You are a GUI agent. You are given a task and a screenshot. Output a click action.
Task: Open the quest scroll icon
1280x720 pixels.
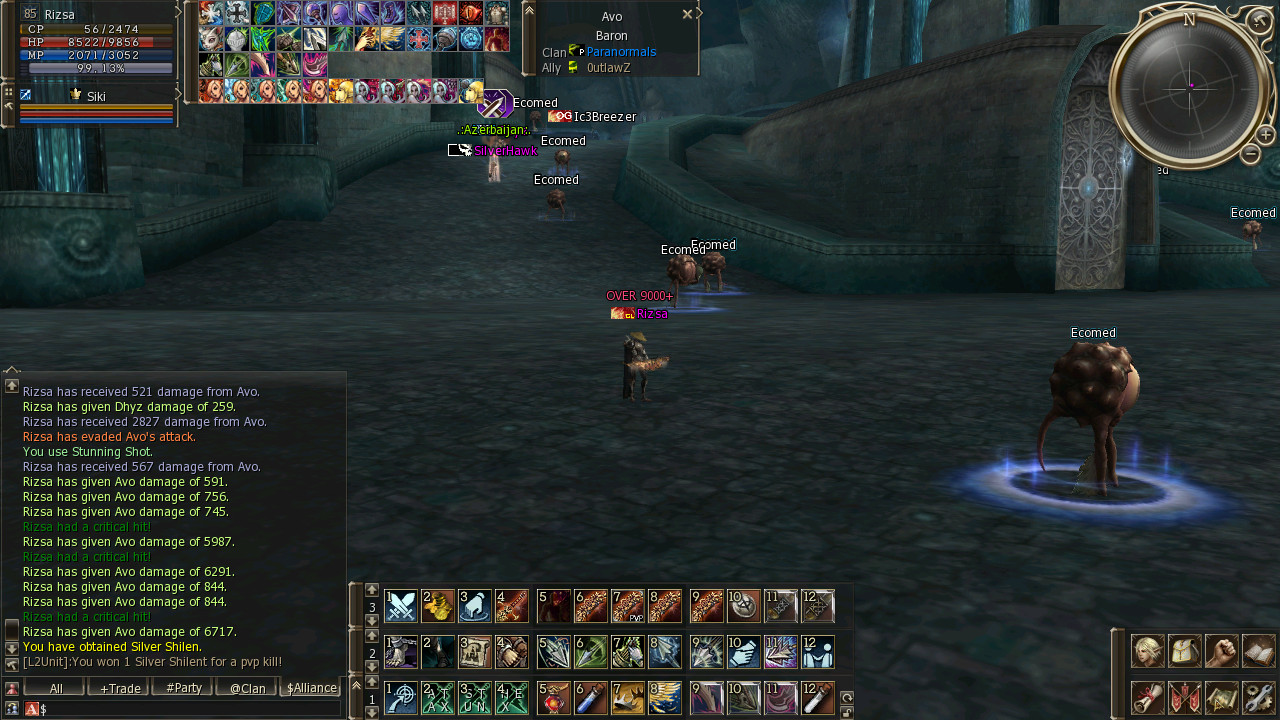click(x=1147, y=697)
